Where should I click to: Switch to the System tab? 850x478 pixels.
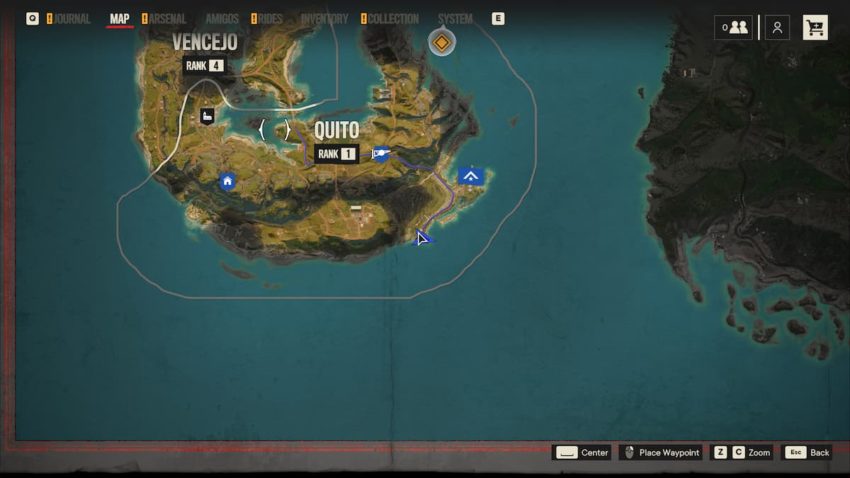click(x=455, y=19)
